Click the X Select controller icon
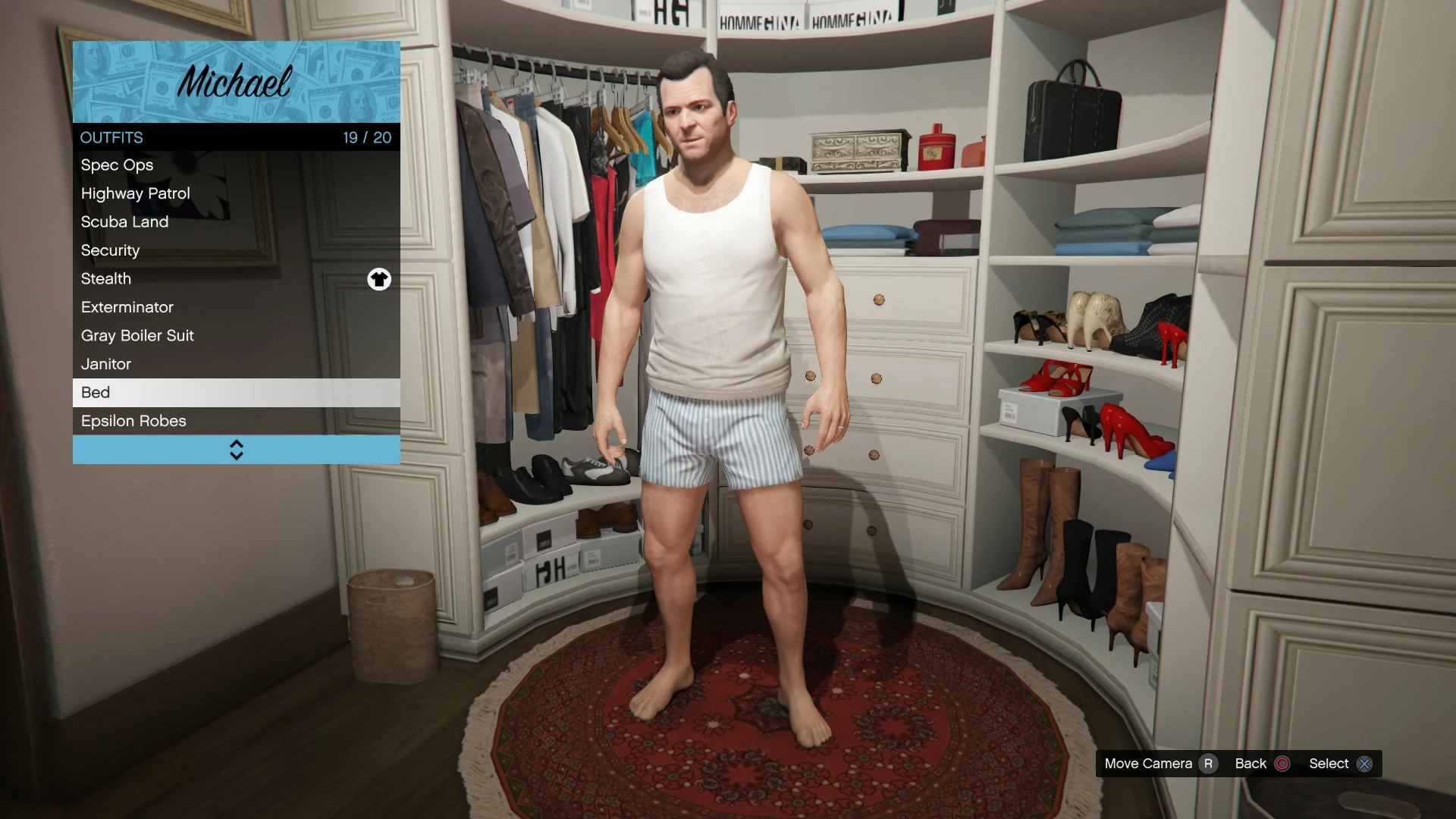Image resolution: width=1456 pixels, height=819 pixels. click(1365, 764)
